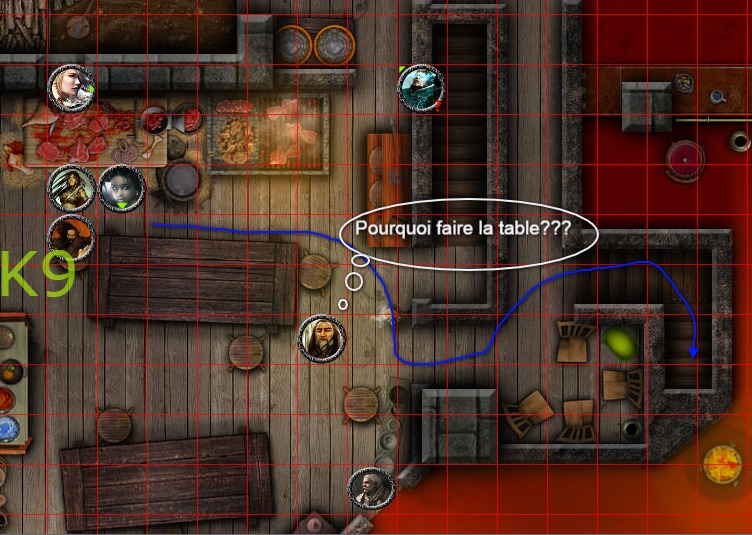Select the blonde woman character token
This screenshot has height=535, width=752.
coord(72,89)
